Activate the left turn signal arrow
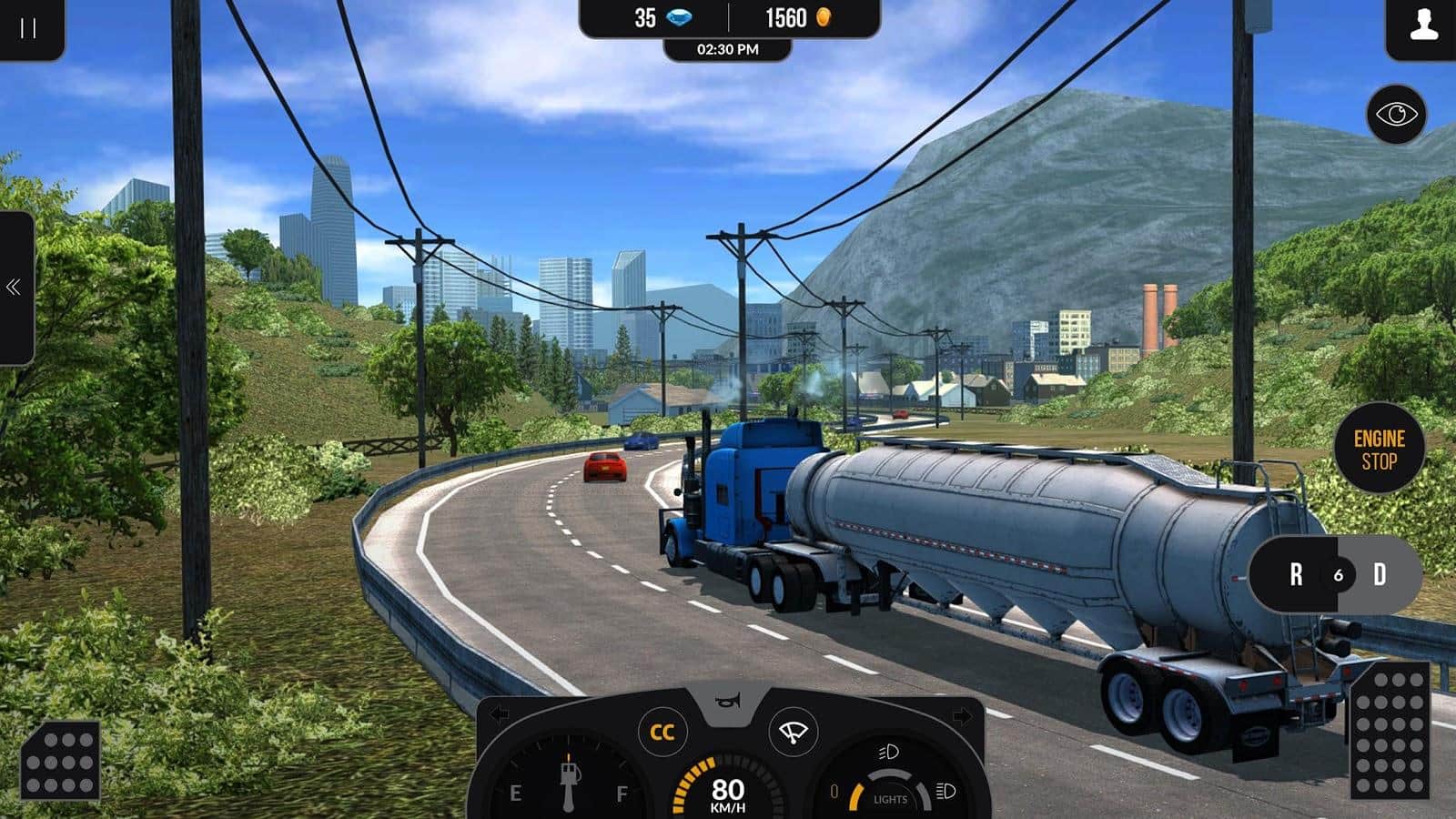The image size is (1456, 819). click(x=500, y=711)
